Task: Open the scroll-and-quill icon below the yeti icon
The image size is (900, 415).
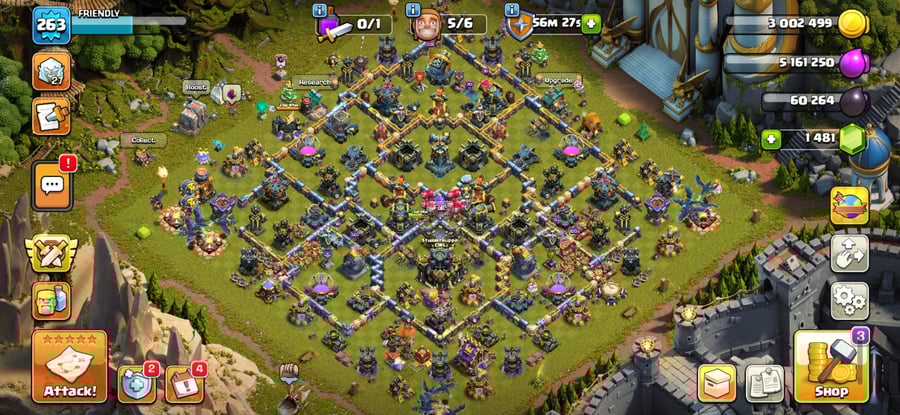Action: [x=51, y=115]
